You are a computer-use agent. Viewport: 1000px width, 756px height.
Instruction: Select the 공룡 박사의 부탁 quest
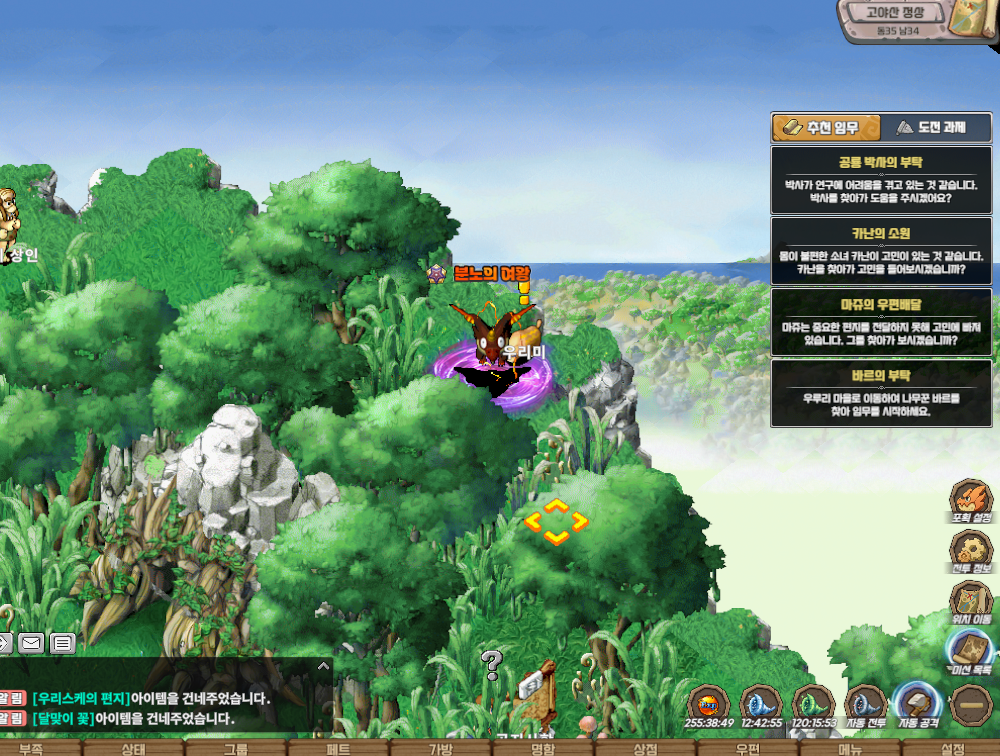pos(881,180)
